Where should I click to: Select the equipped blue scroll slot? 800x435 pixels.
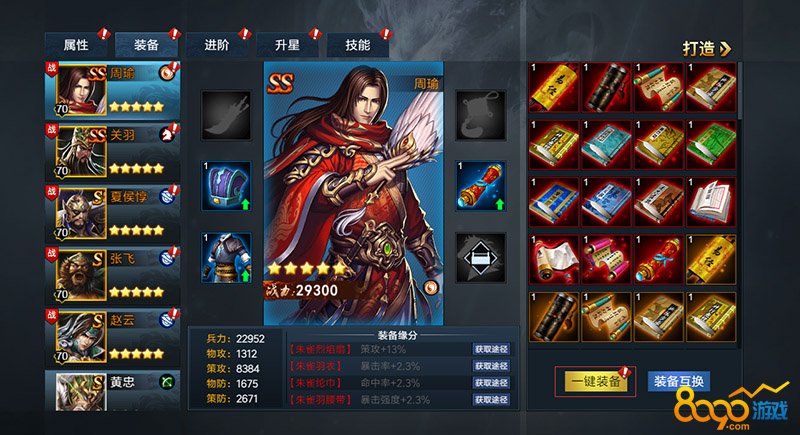480,185
